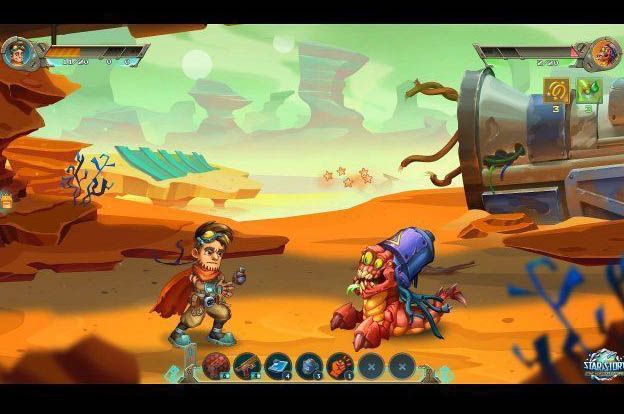Inspect the golden swirl status effect icon
624x414 pixels.
click(x=557, y=90)
